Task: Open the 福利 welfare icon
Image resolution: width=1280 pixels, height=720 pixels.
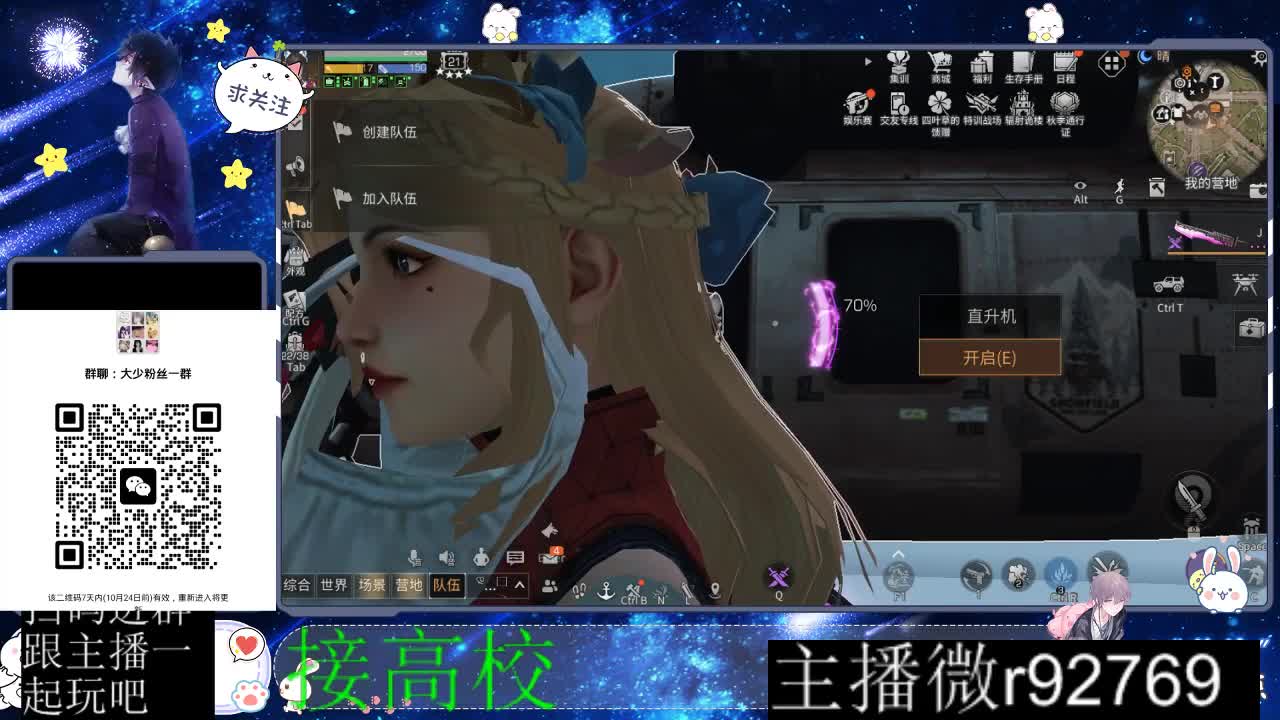Action: coord(982,63)
